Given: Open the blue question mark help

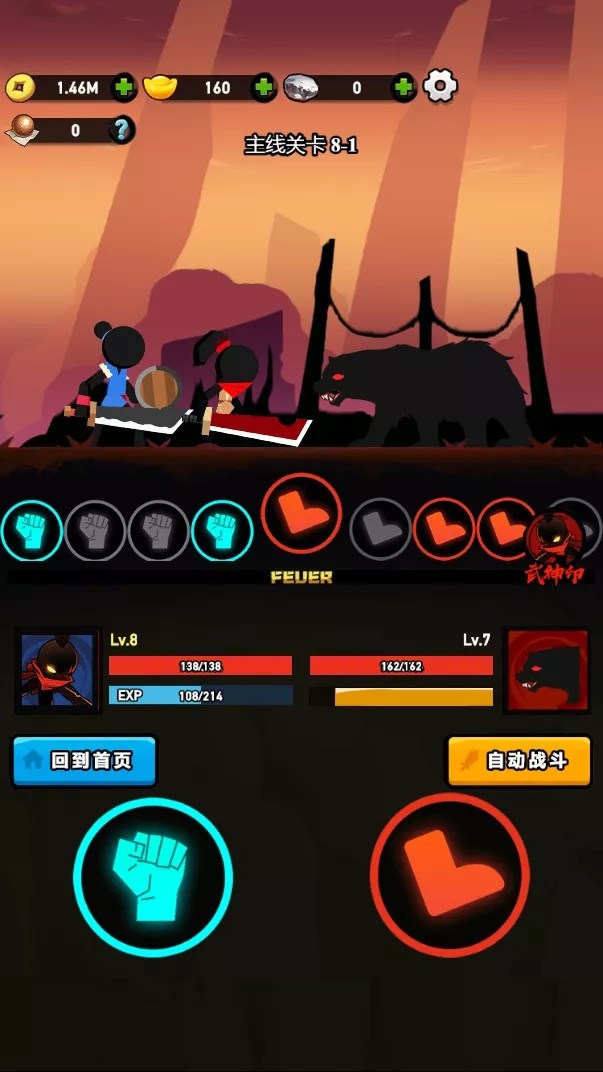Looking at the screenshot, I should (122, 130).
